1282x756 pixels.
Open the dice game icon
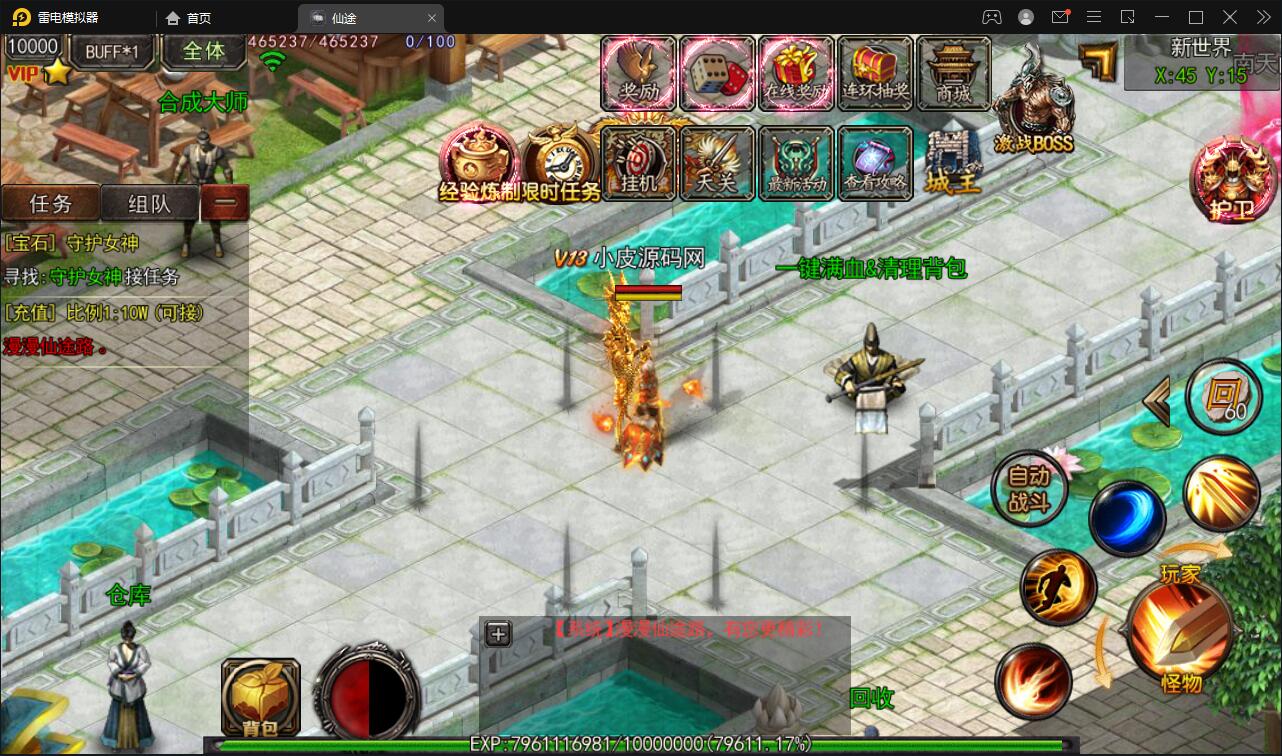tap(717, 72)
